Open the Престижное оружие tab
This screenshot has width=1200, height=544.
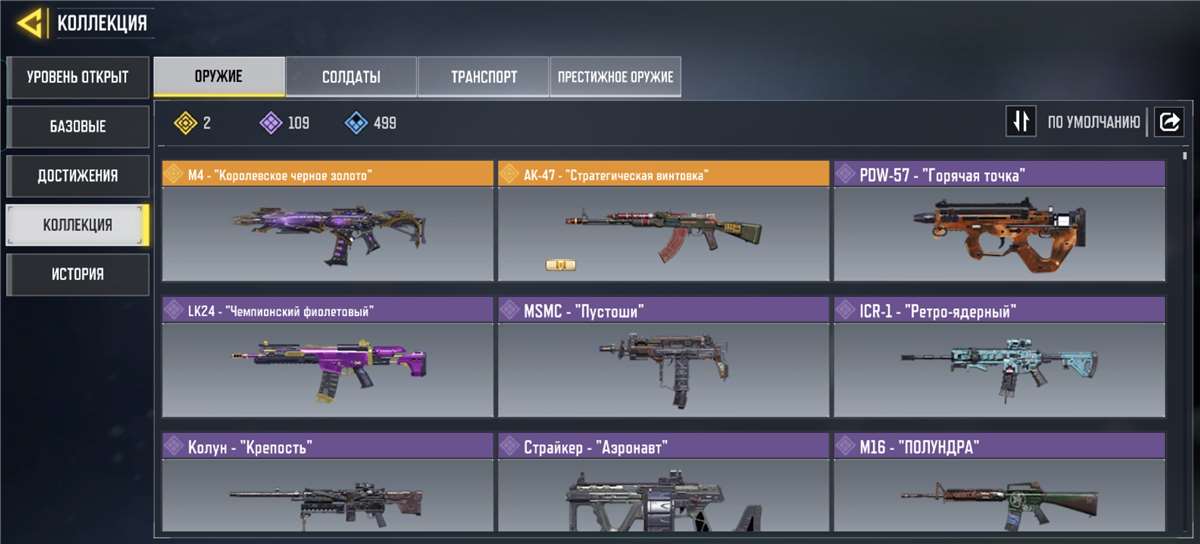[615, 77]
